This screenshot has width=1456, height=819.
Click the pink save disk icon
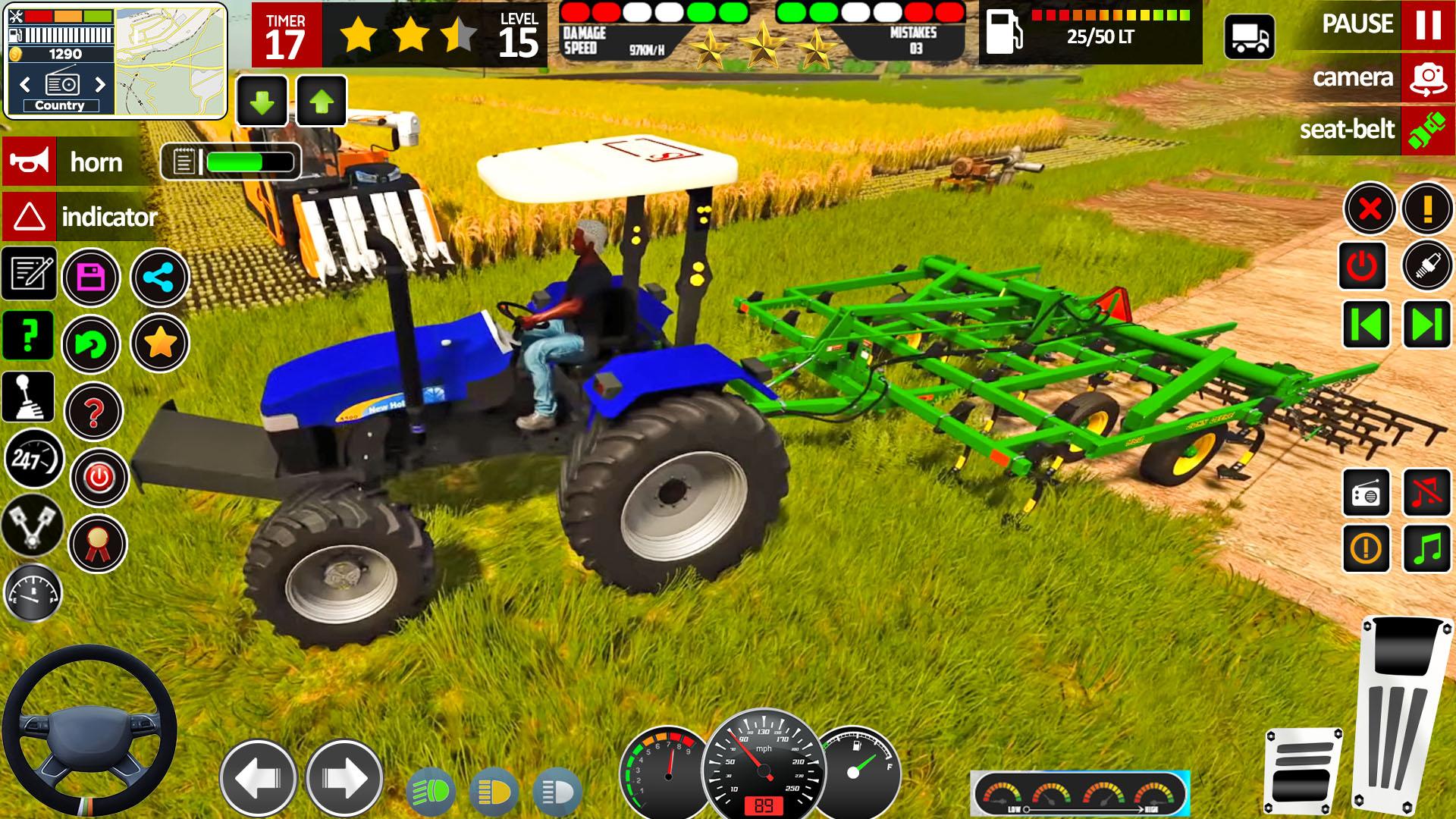coord(91,278)
